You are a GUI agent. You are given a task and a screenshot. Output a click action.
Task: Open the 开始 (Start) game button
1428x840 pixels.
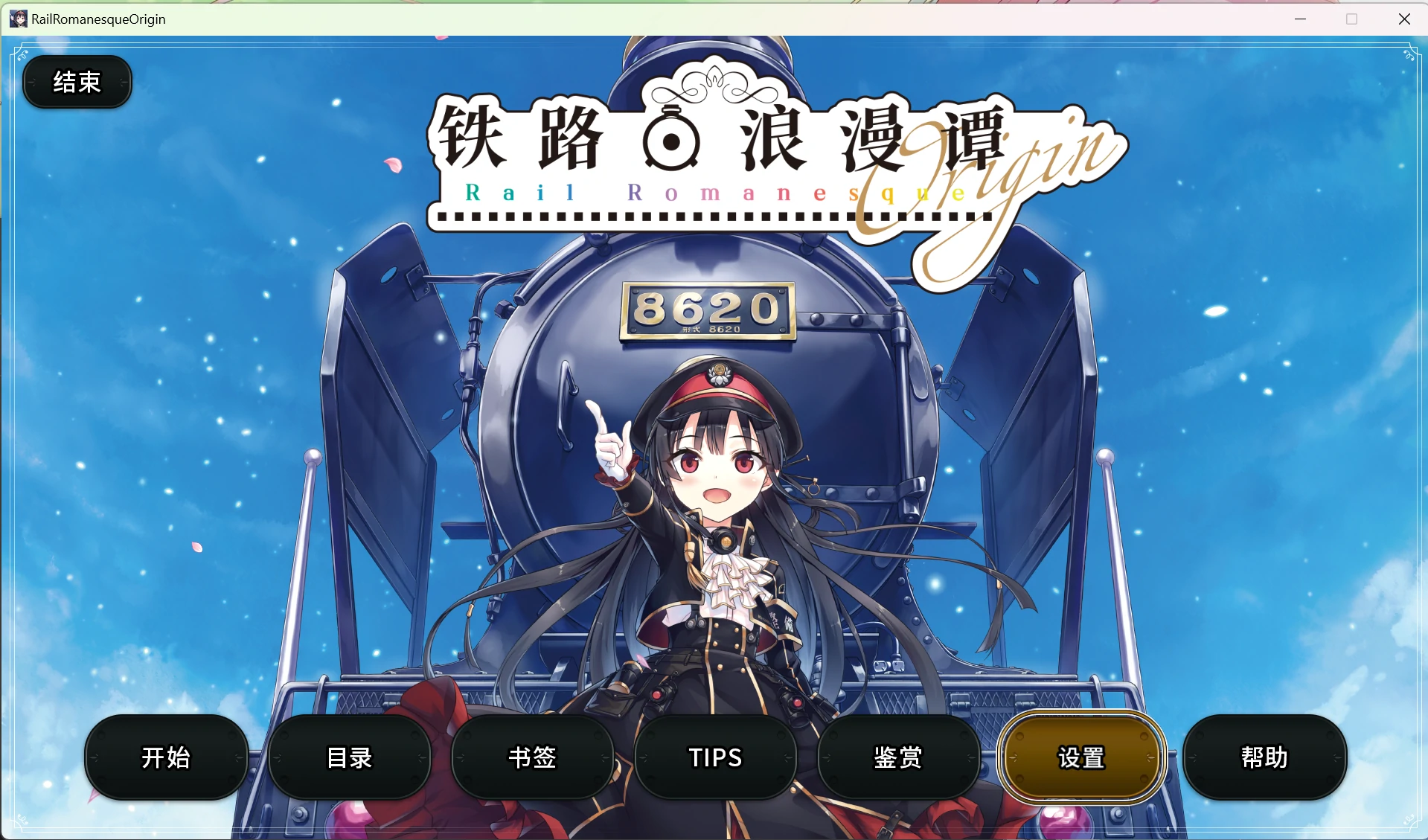165,757
